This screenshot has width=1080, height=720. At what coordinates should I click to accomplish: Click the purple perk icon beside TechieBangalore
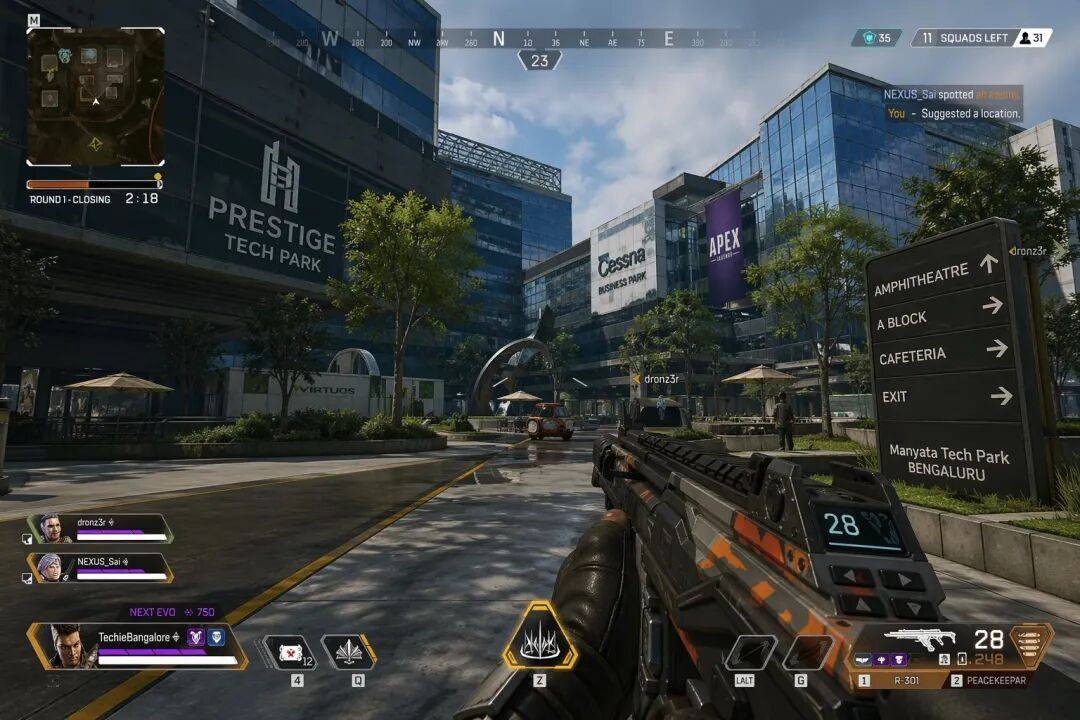[x=196, y=637]
